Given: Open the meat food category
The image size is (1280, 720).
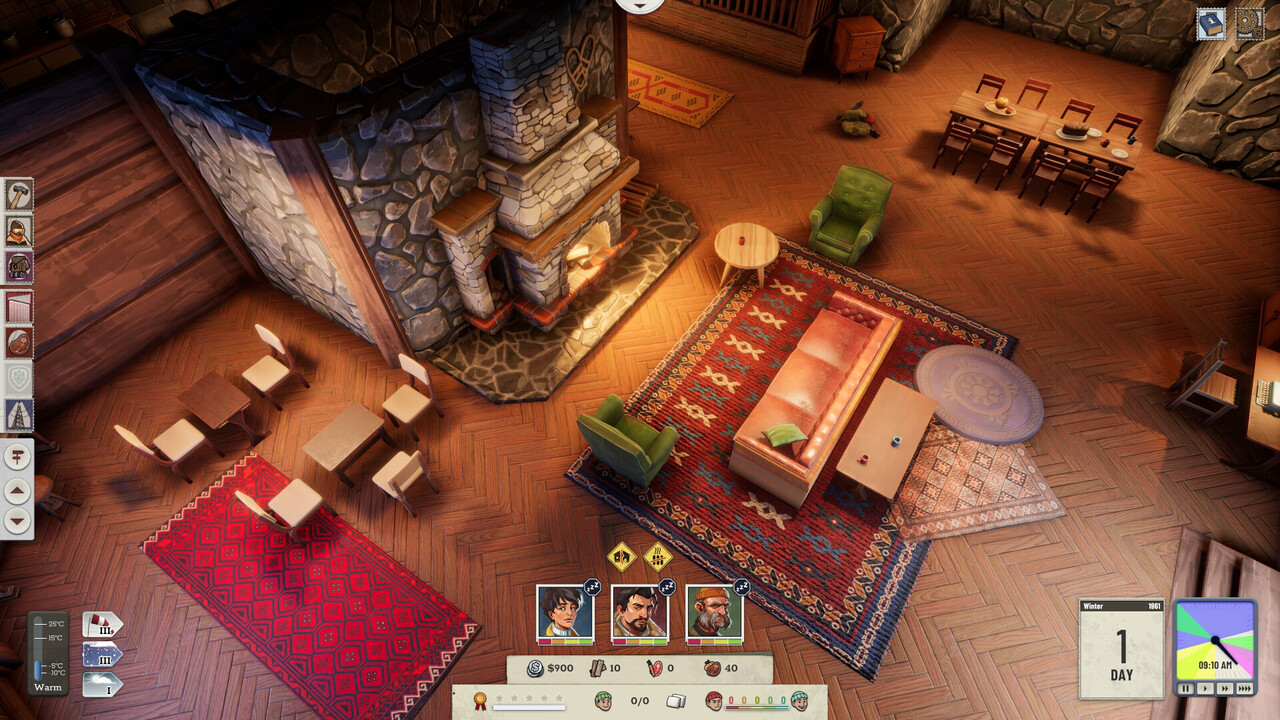Looking at the screenshot, I should coord(18,342).
